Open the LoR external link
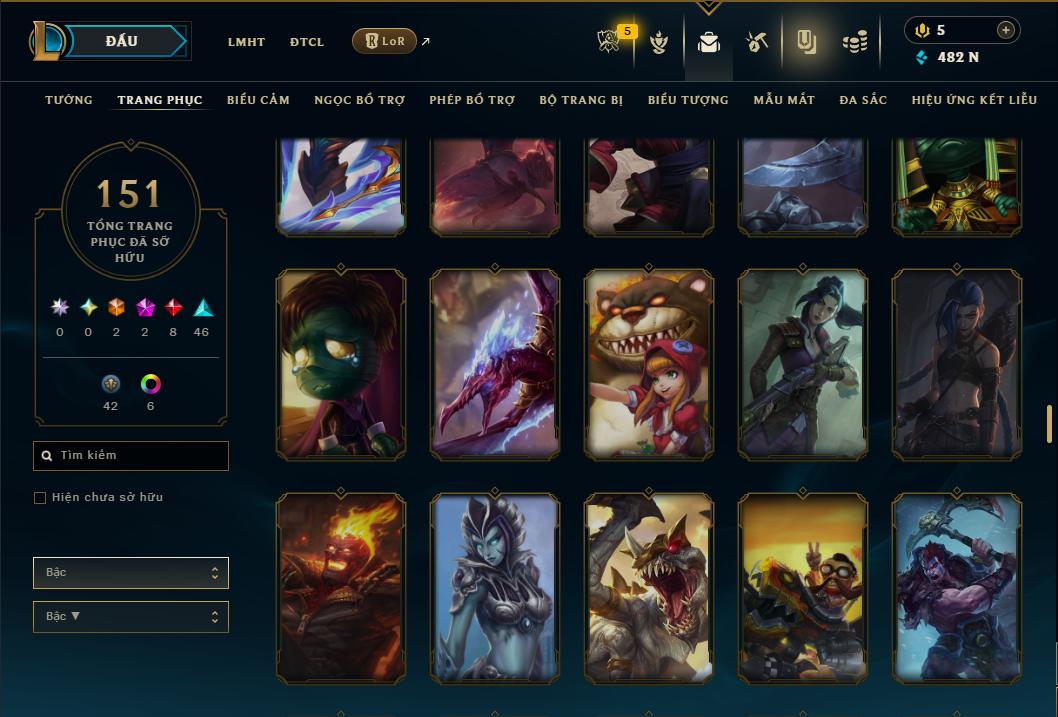Viewport: 1058px width, 717px height. point(385,41)
